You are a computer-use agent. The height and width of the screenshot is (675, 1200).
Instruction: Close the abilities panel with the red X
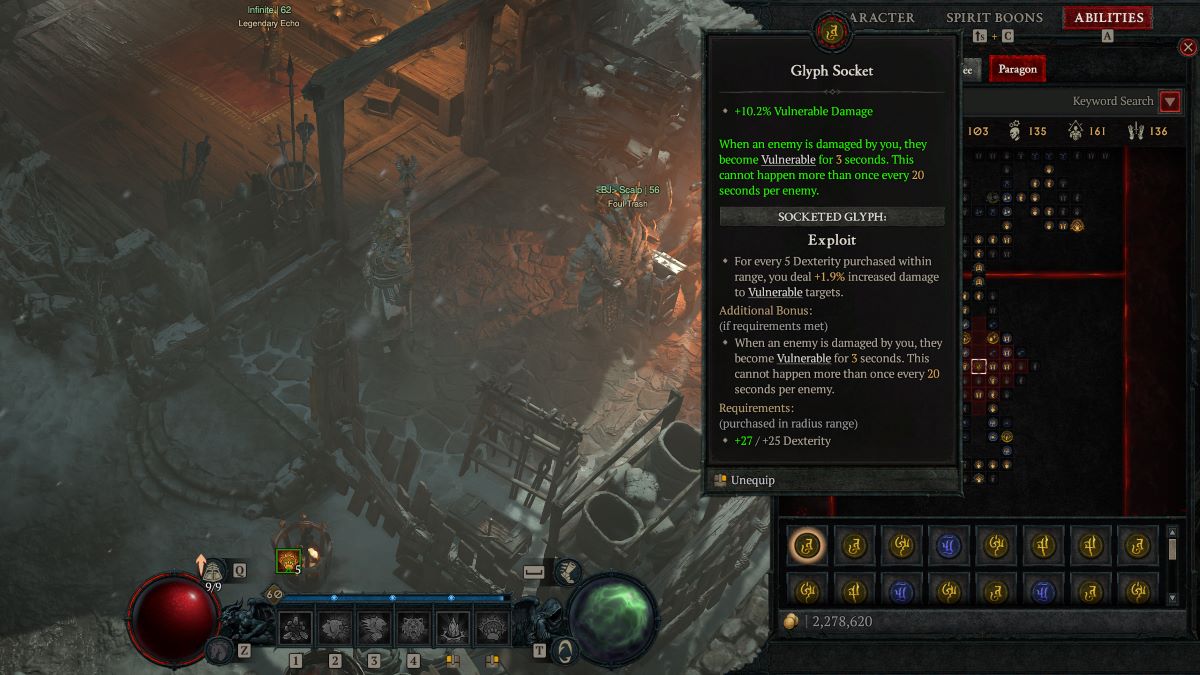click(1187, 47)
